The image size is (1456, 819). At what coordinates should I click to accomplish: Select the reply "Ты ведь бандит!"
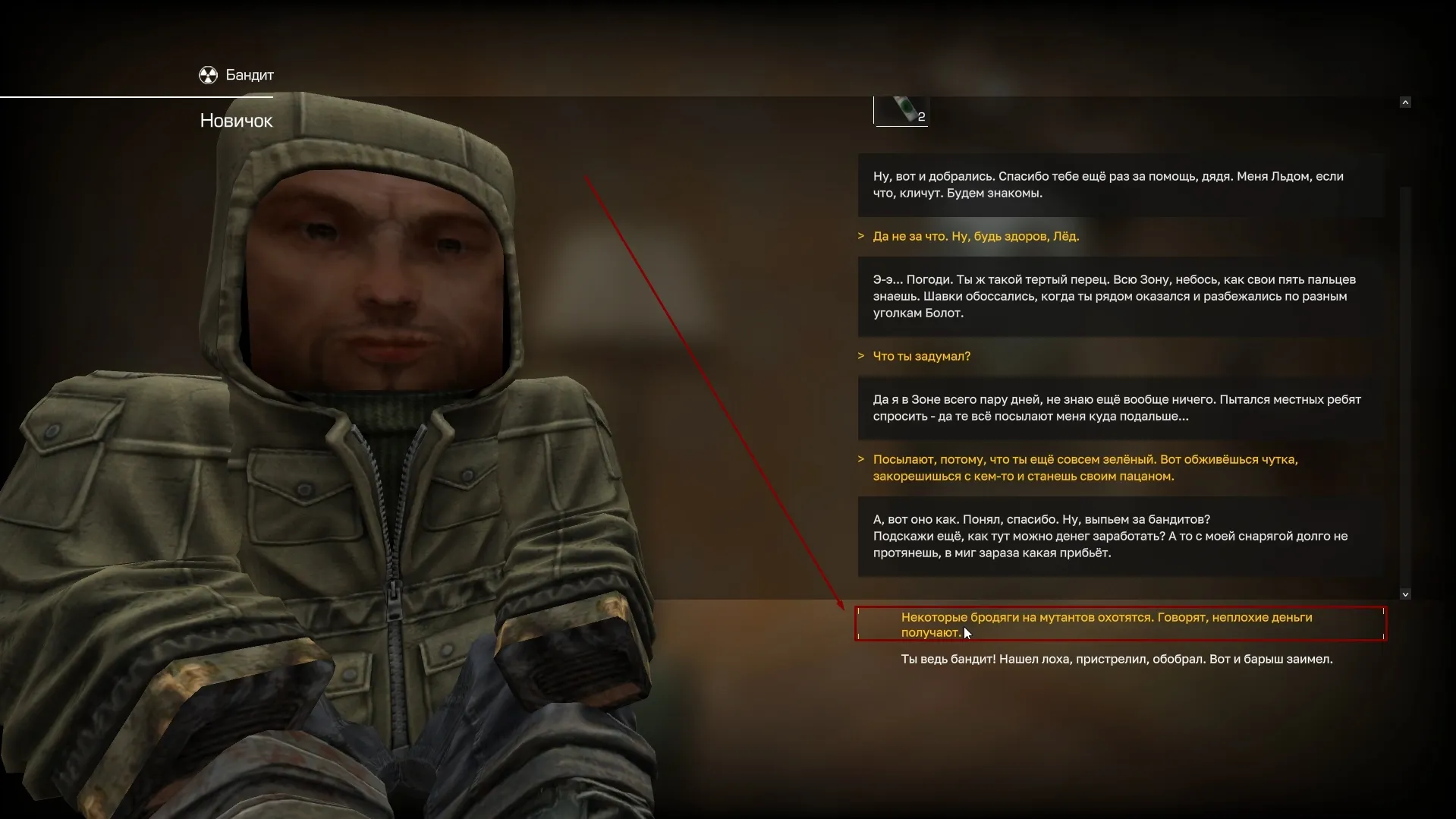1116,659
